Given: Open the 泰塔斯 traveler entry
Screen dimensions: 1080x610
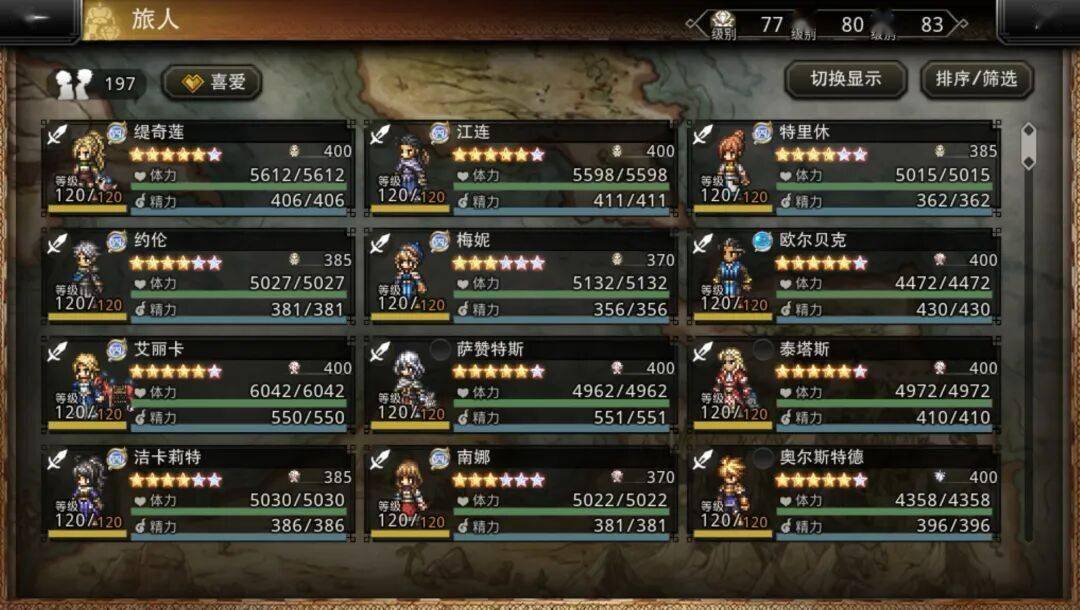Looking at the screenshot, I should click(x=845, y=385).
